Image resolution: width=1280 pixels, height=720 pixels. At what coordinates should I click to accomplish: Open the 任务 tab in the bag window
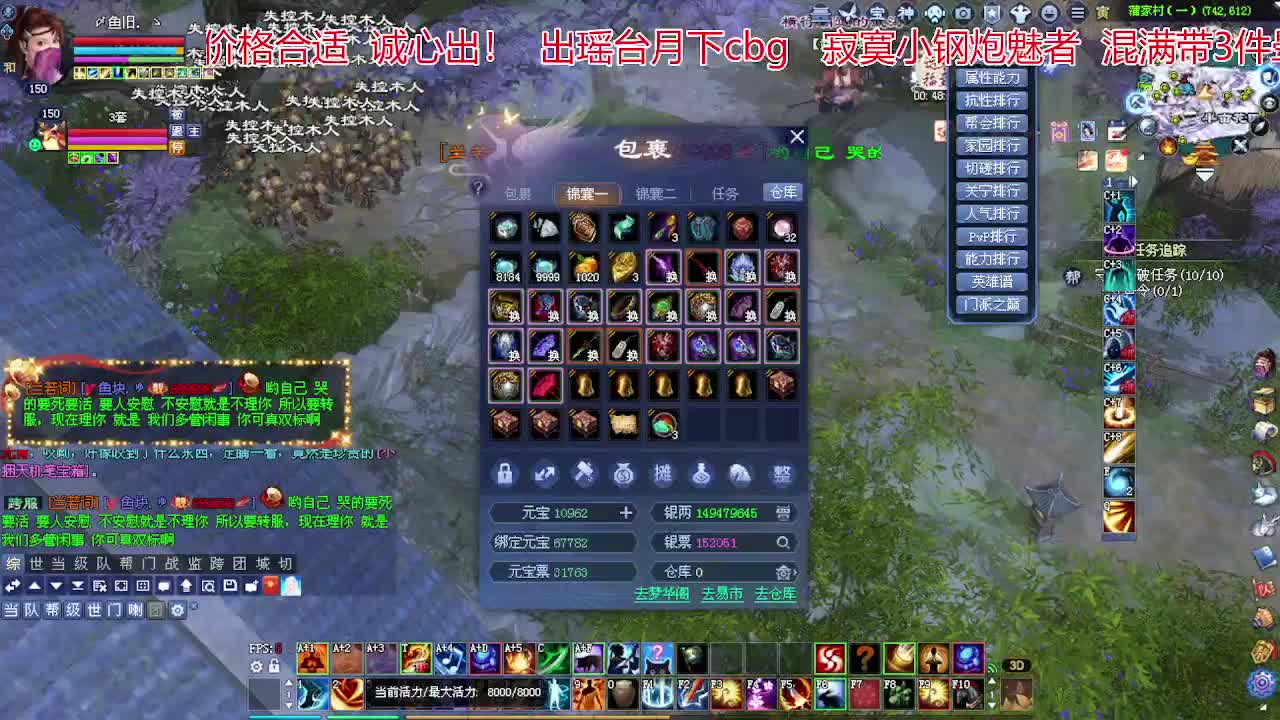point(726,193)
